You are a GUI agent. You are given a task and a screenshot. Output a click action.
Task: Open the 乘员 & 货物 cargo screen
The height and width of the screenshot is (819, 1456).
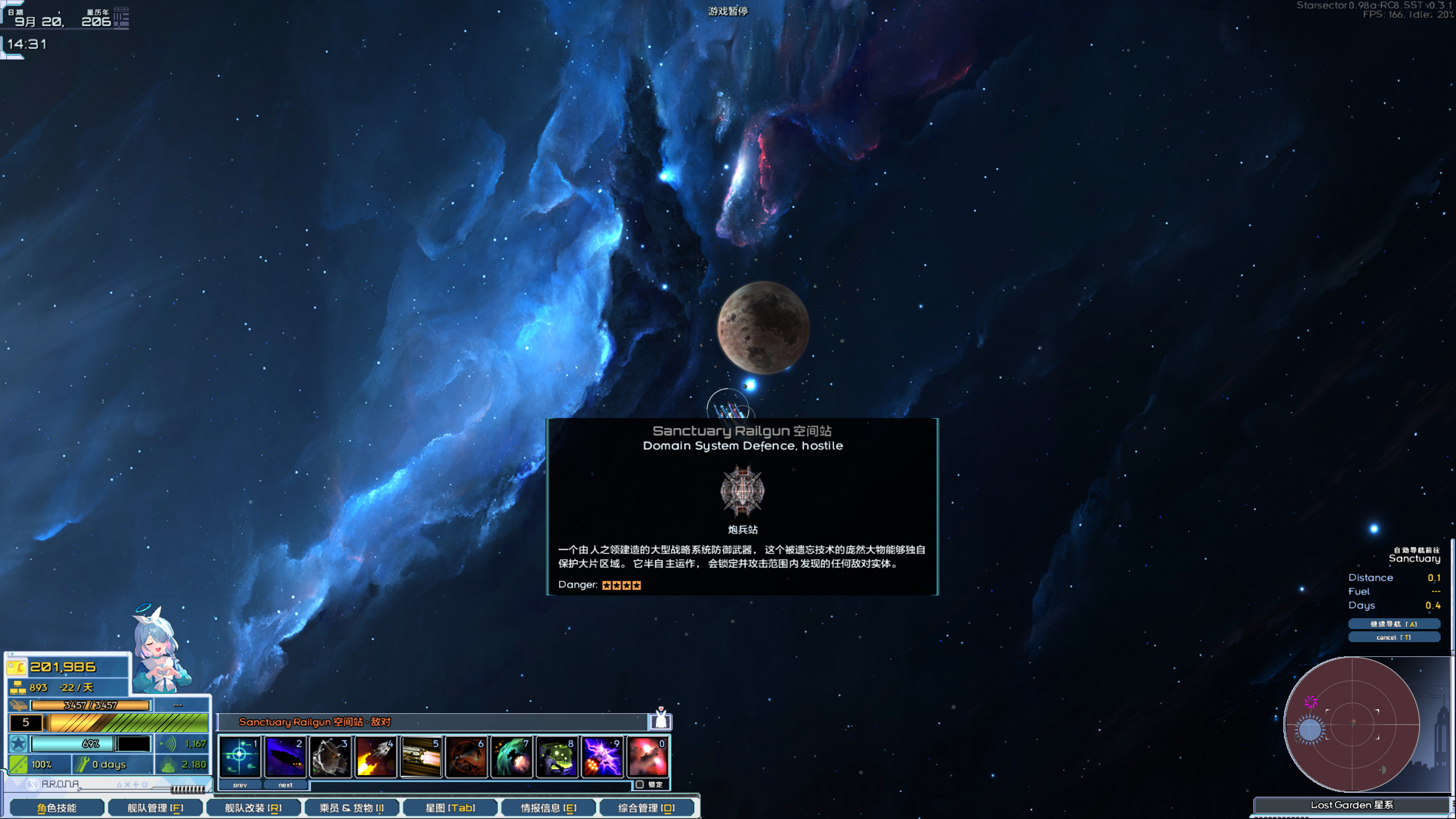[351, 808]
